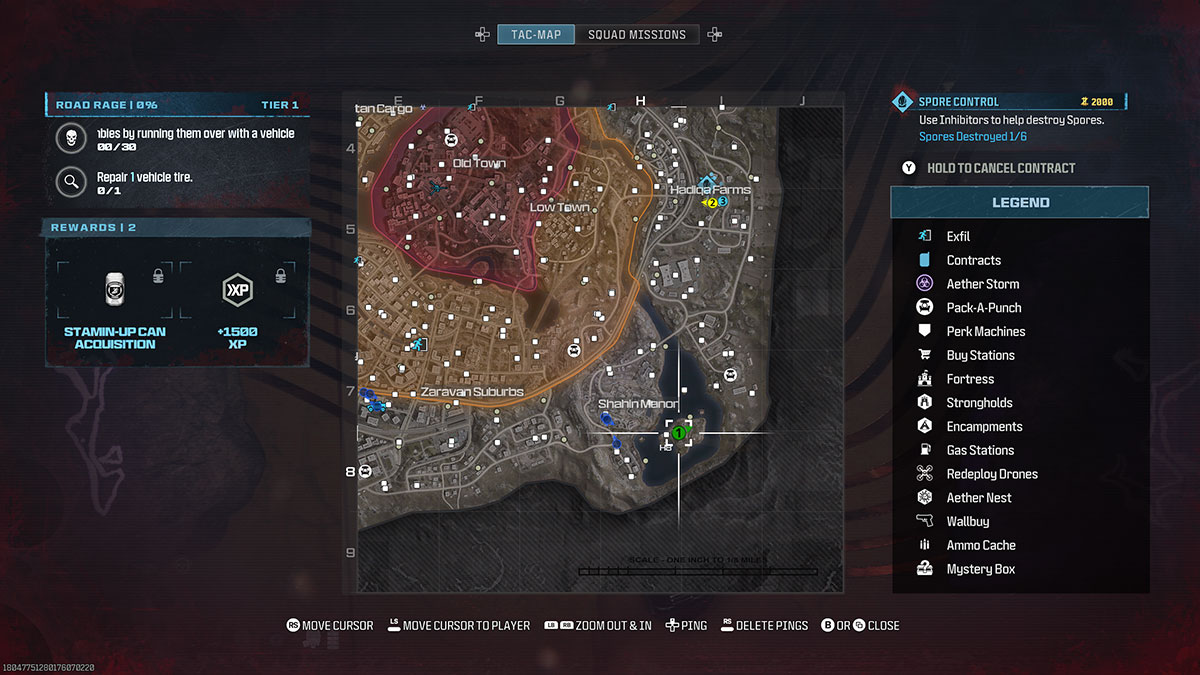Image resolution: width=1200 pixels, height=675 pixels.
Task: Select Perk Machines legend row
Action: tap(985, 332)
